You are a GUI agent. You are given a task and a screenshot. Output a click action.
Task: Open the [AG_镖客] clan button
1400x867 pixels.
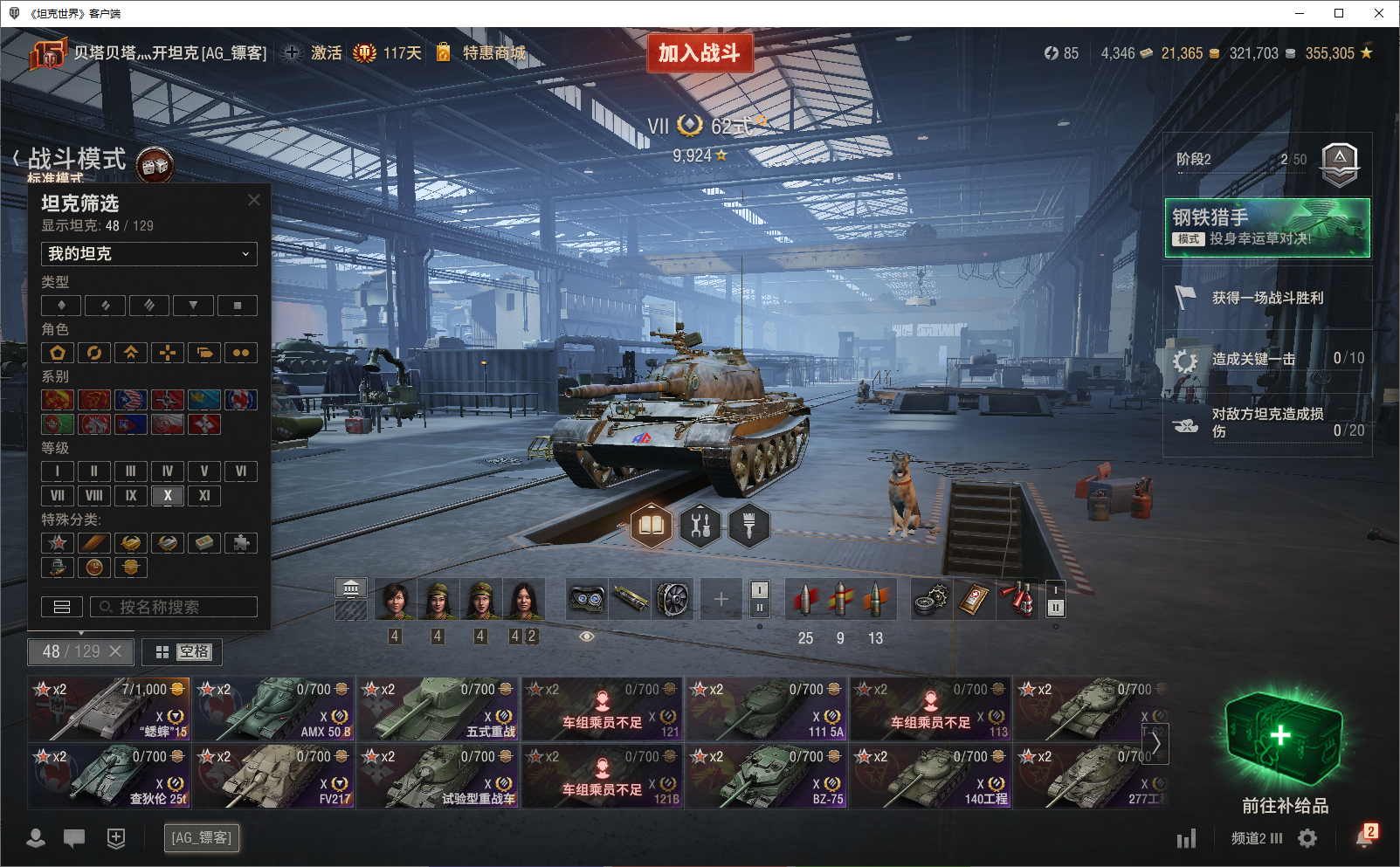pyautogui.click(x=202, y=838)
